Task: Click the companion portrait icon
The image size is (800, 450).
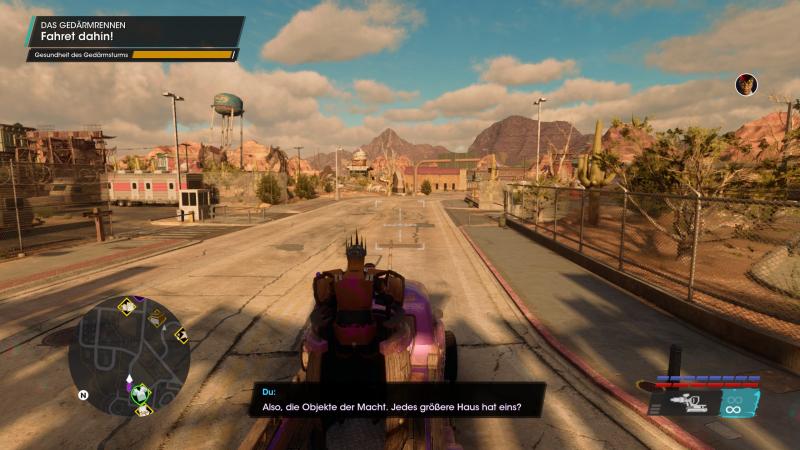Action: [x=746, y=84]
